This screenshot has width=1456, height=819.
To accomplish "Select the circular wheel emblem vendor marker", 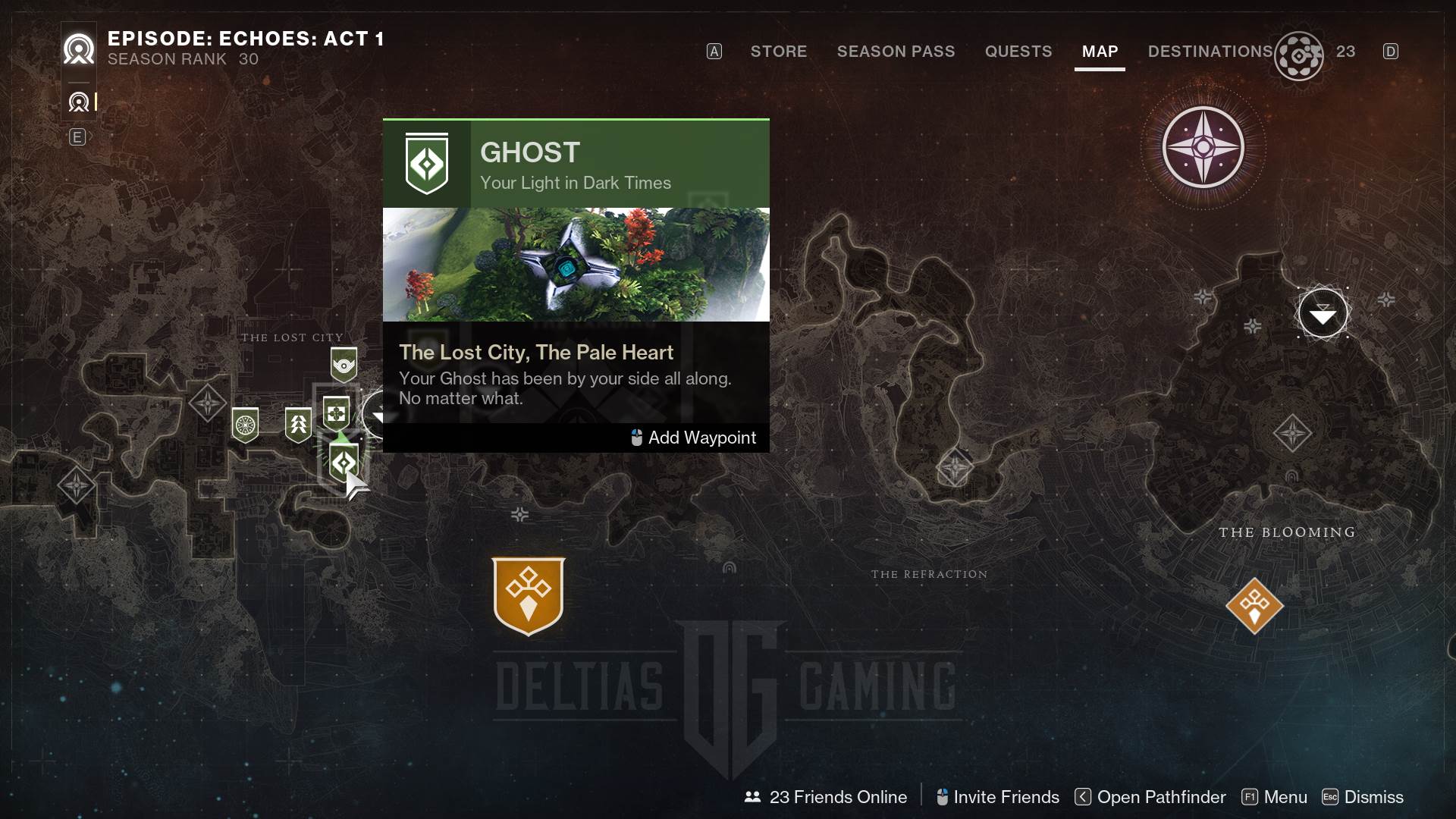I will pyautogui.click(x=245, y=425).
